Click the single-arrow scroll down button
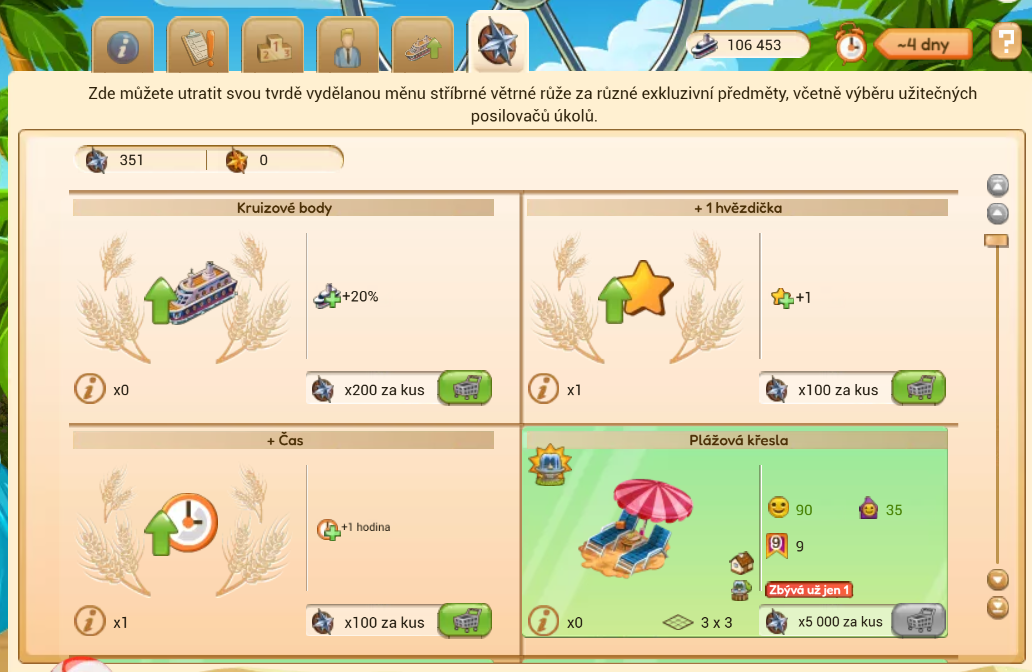Screen dimensions: 1032x672 click(x=998, y=579)
